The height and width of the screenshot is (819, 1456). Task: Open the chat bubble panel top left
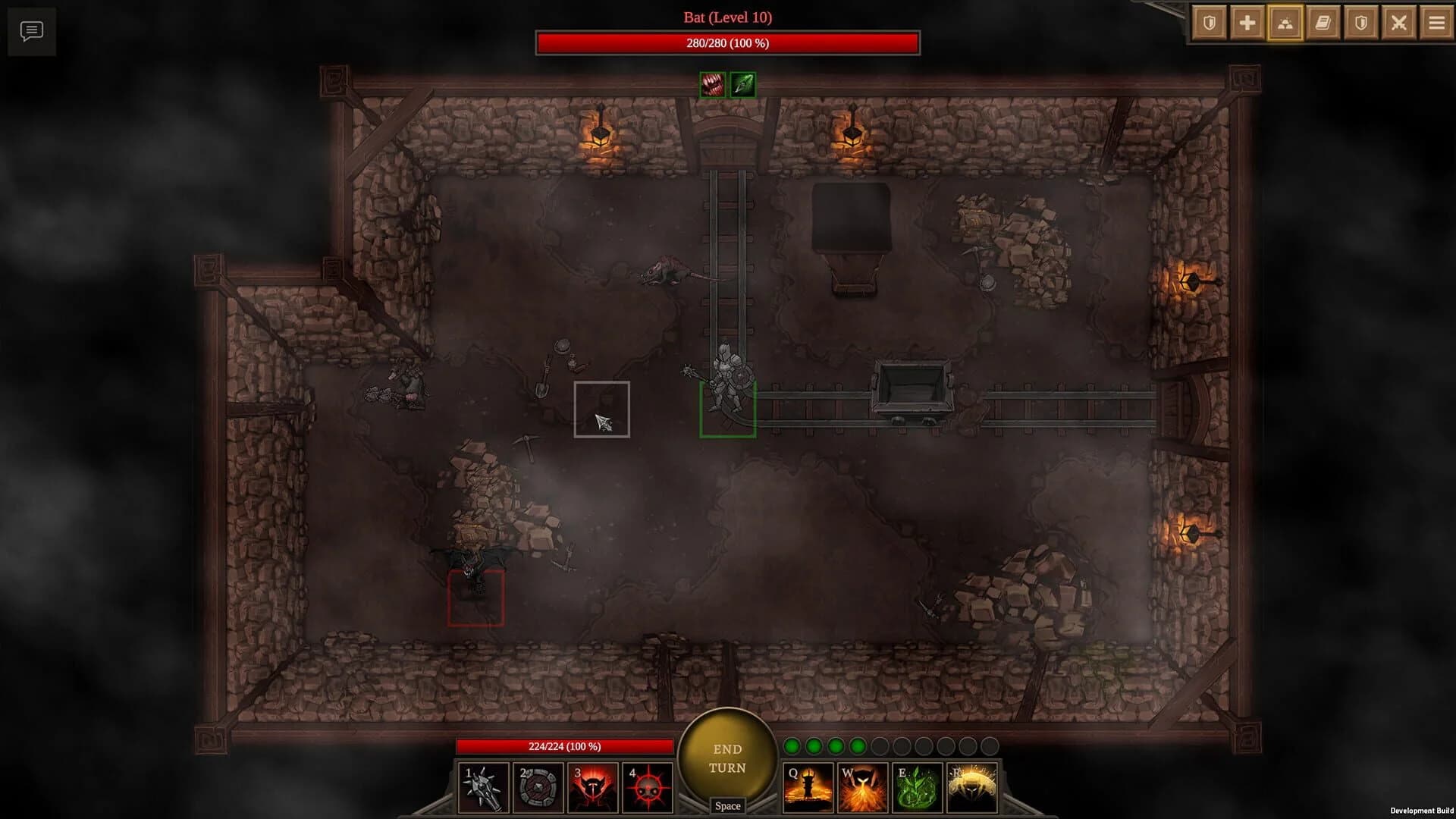(31, 31)
